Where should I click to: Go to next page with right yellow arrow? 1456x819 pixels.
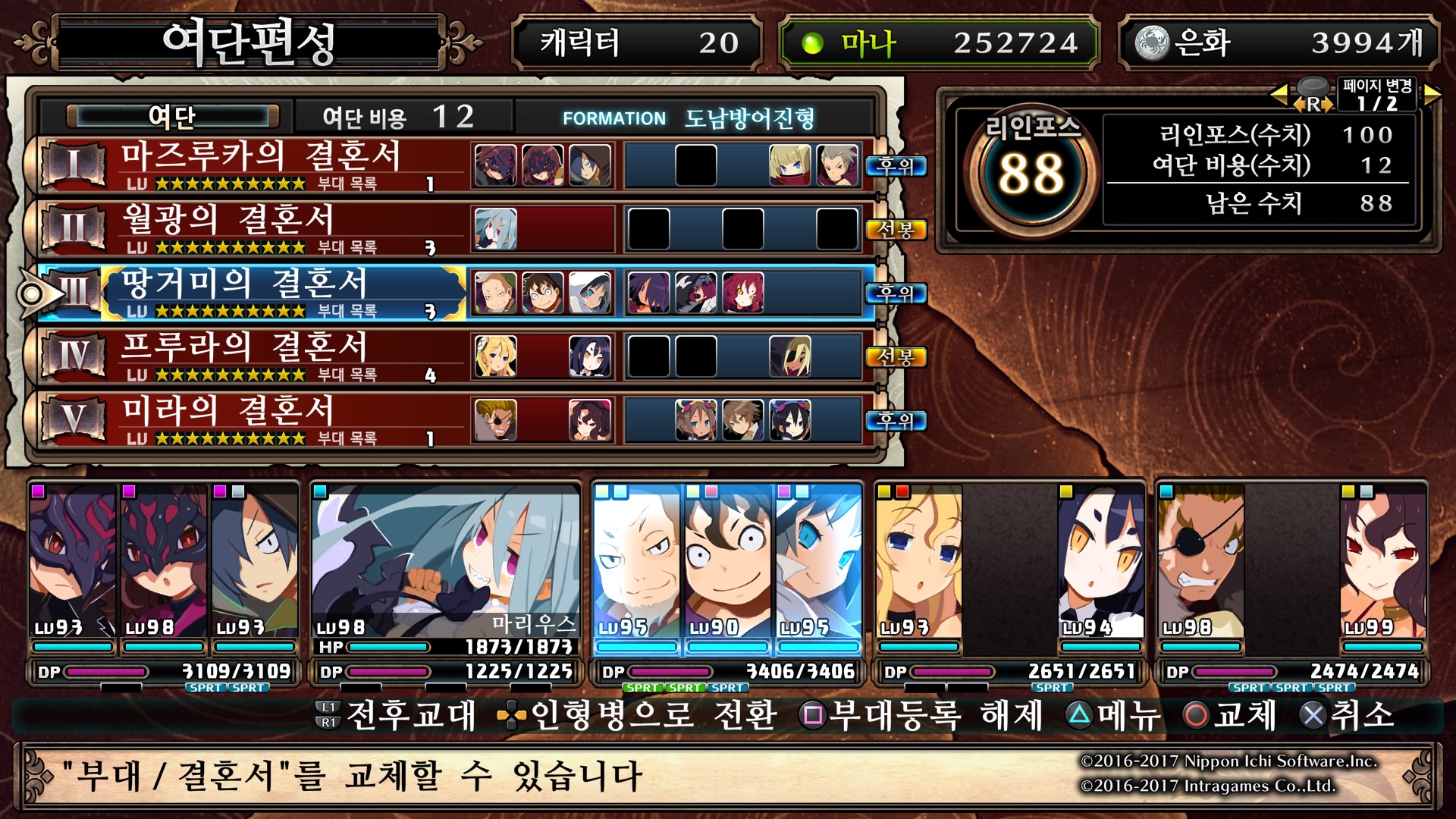(x=1432, y=95)
